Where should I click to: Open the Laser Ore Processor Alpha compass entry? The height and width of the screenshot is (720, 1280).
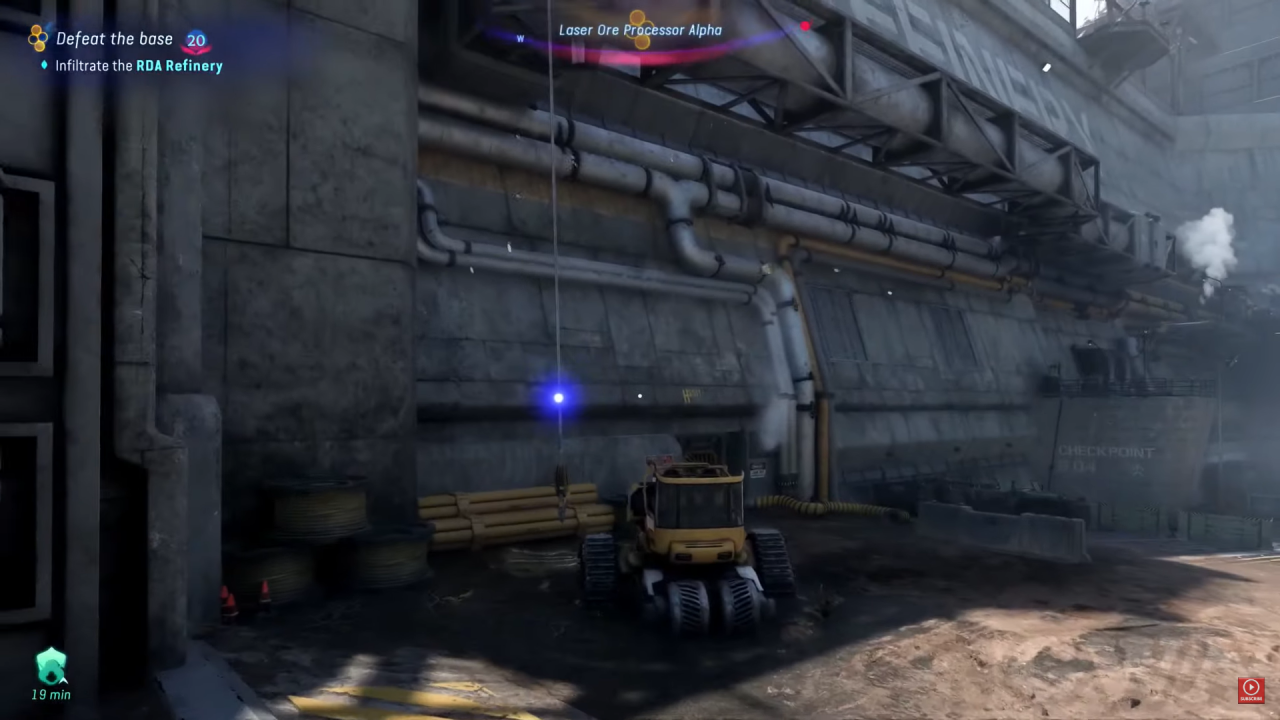[640, 30]
